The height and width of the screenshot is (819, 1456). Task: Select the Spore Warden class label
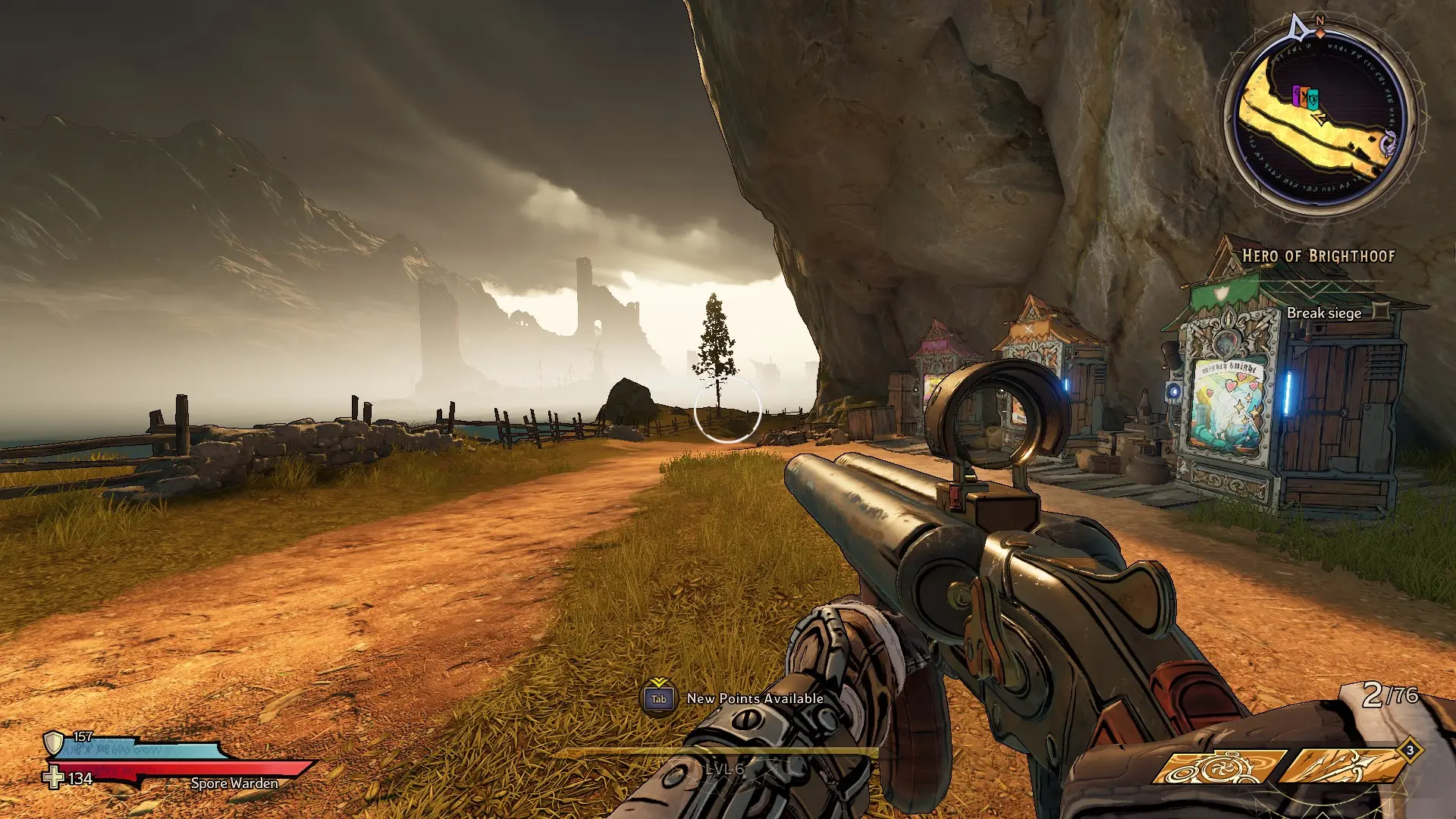234,783
